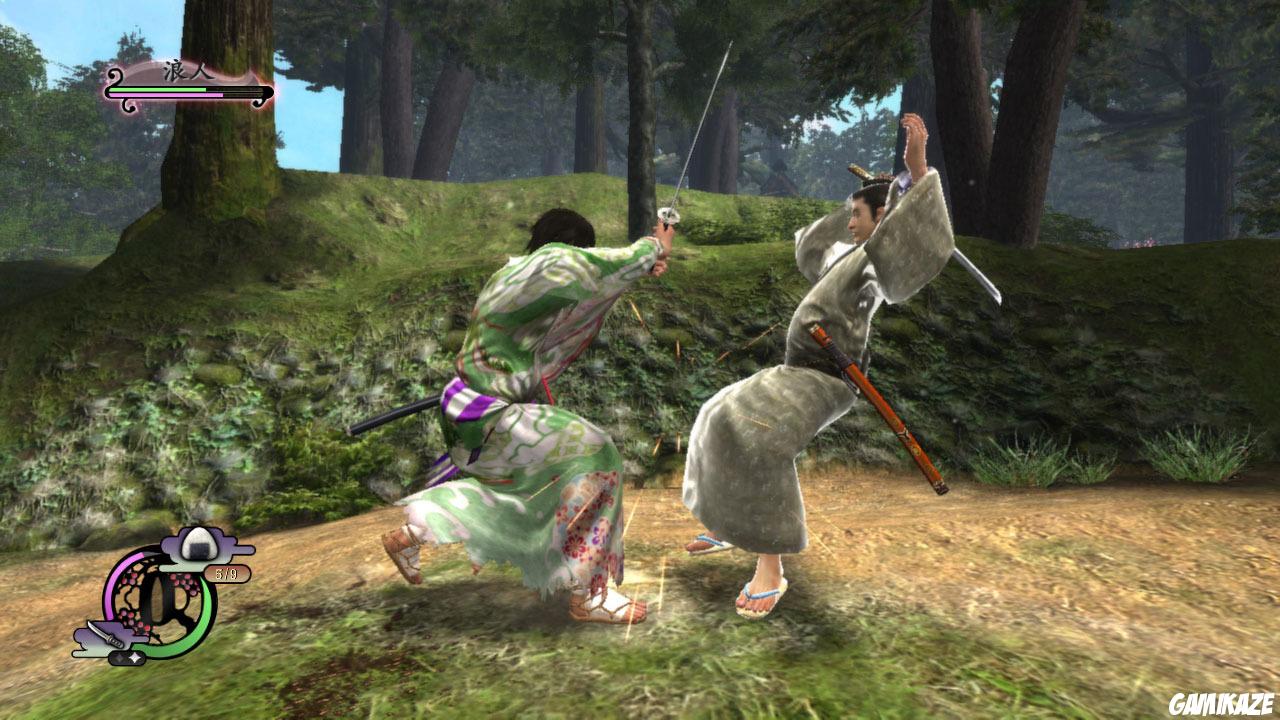The width and height of the screenshot is (1280, 720).
Task: Click the curled scroll end right of the gauge
Action: (x=258, y=102)
